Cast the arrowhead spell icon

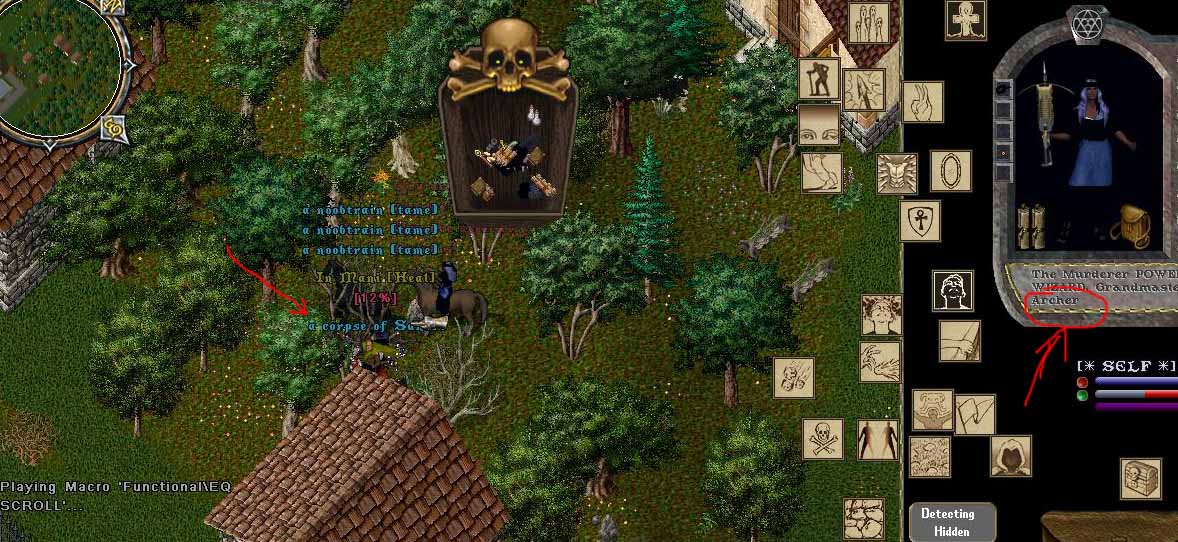863,89
